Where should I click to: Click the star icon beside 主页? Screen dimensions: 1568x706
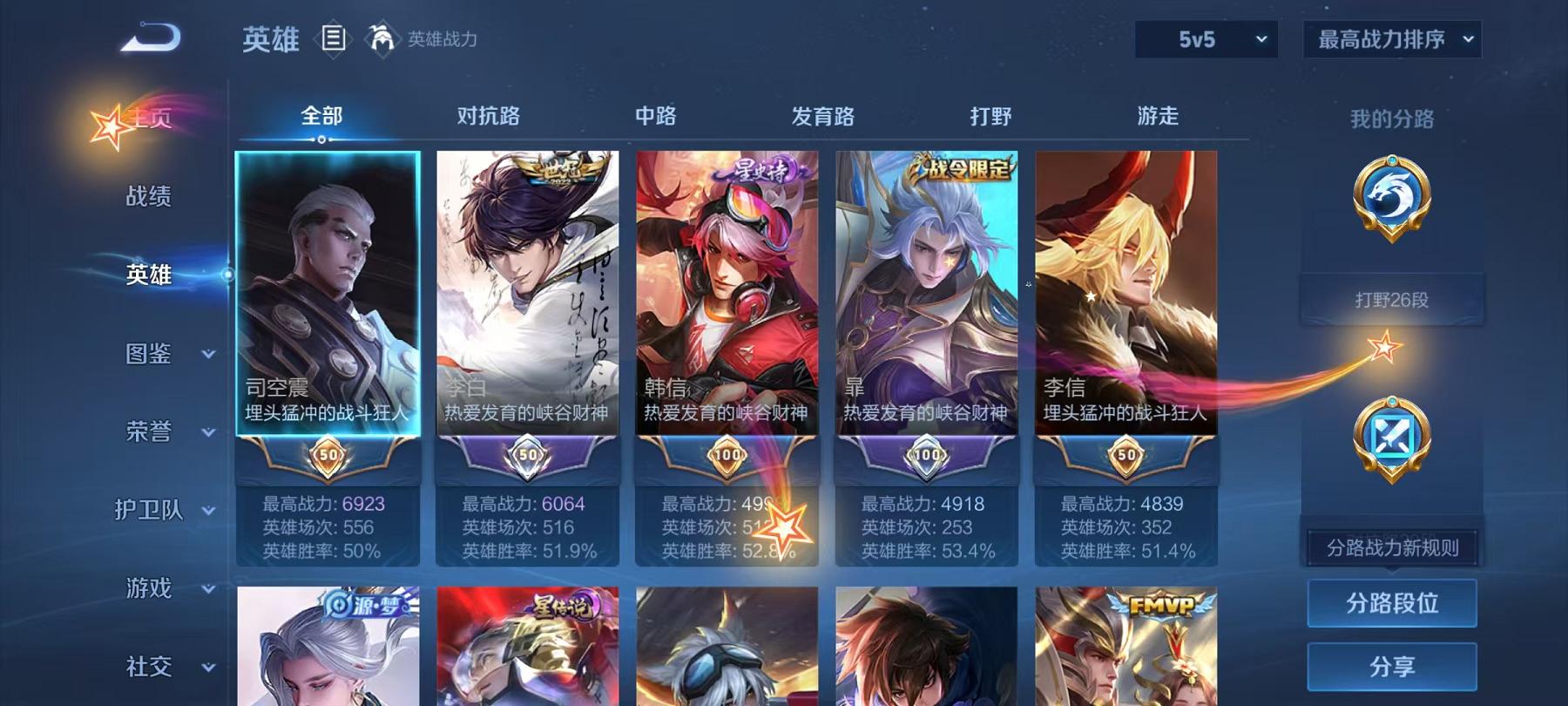tap(111, 125)
